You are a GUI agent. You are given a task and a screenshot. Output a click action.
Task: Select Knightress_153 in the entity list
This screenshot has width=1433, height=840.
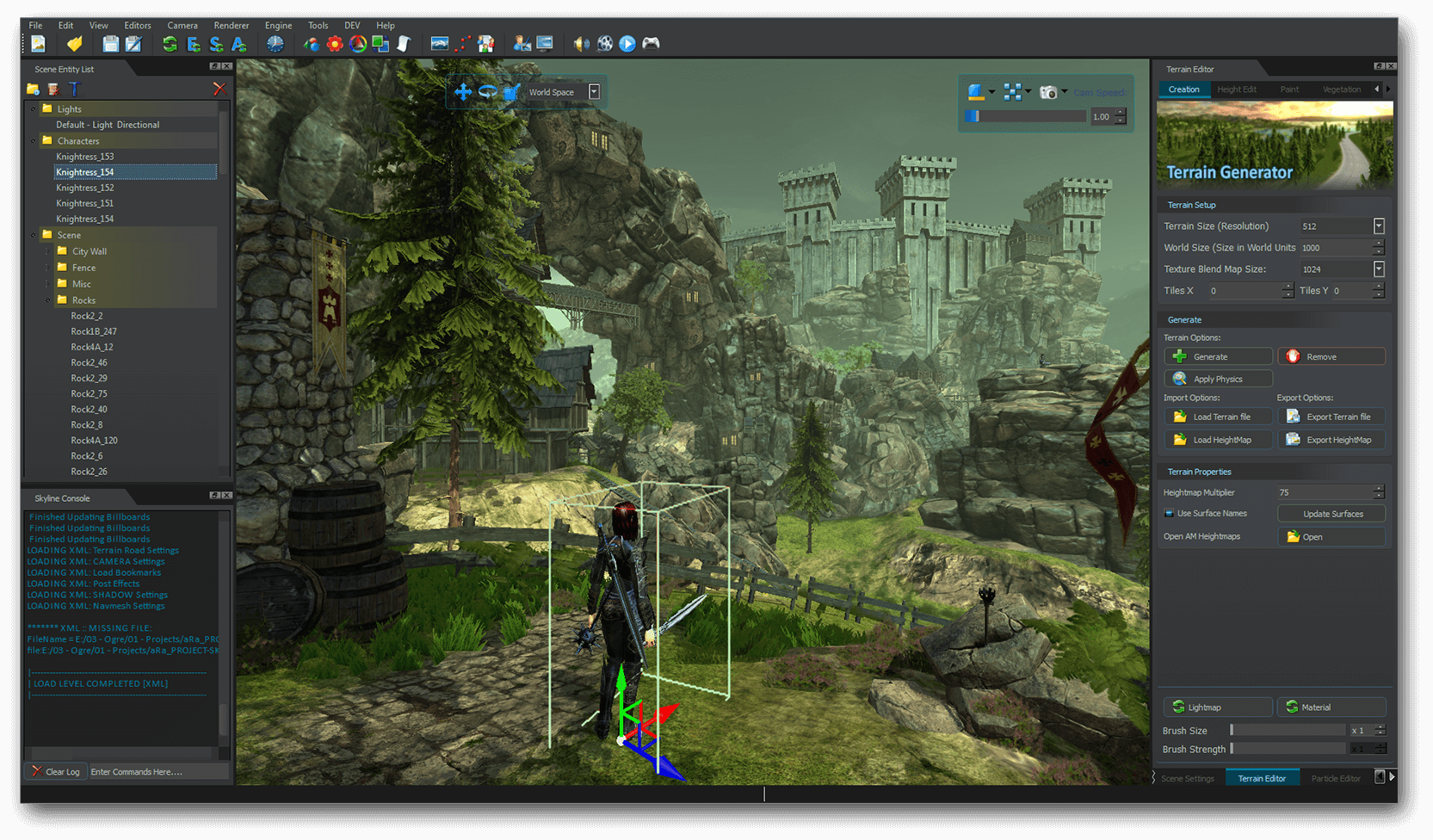tap(84, 157)
